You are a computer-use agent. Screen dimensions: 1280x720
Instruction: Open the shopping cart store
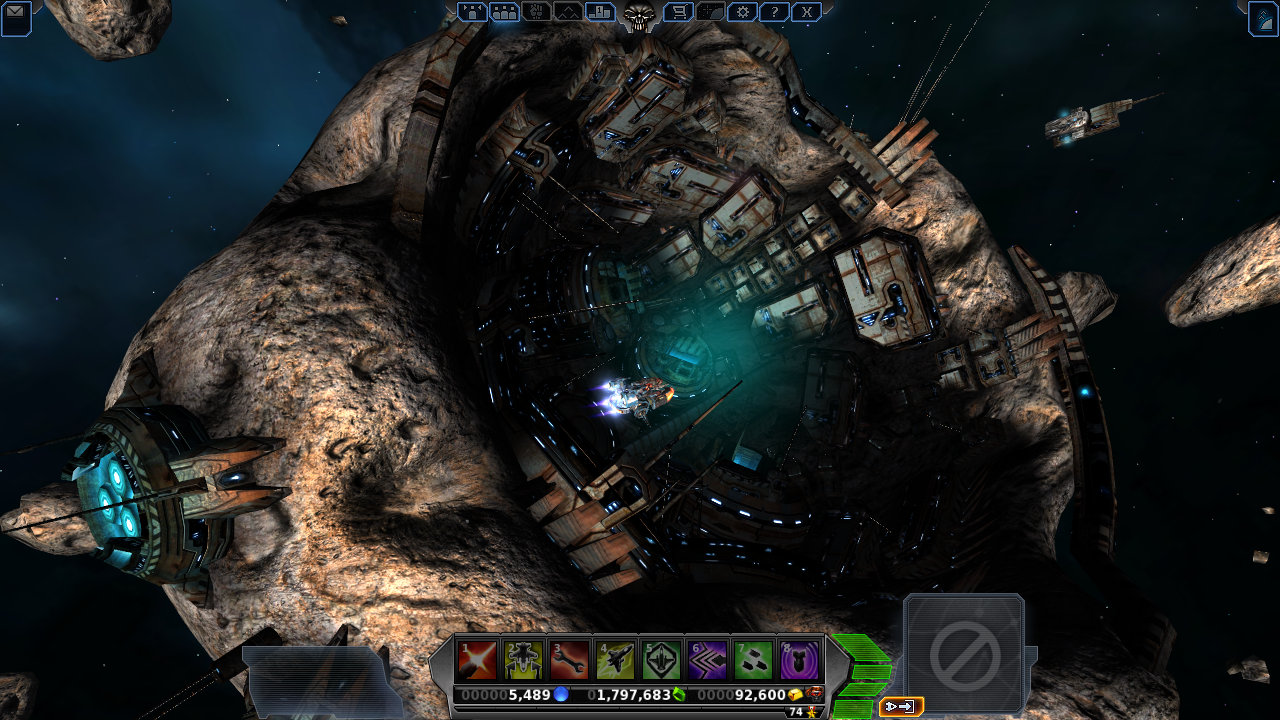(x=677, y=12)
